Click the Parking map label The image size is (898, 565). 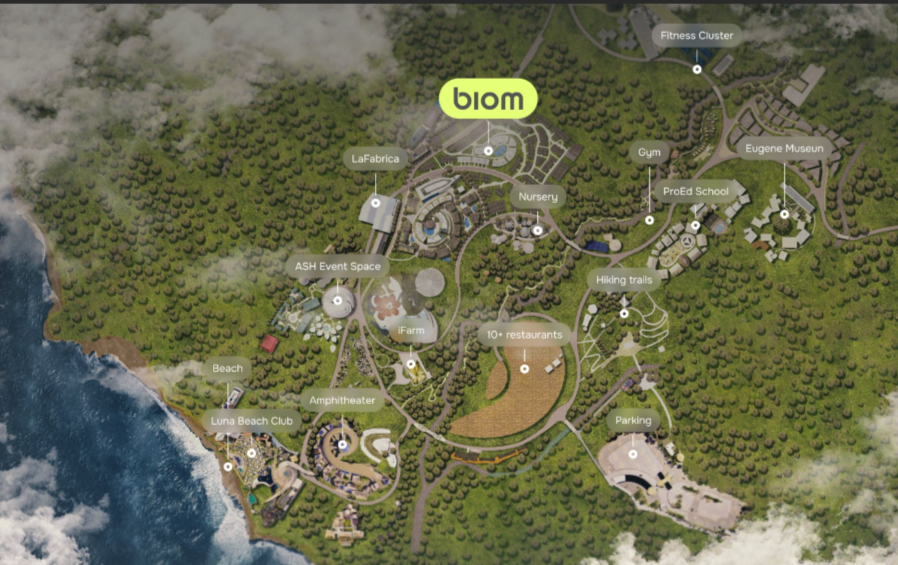[x=633, y=421]
